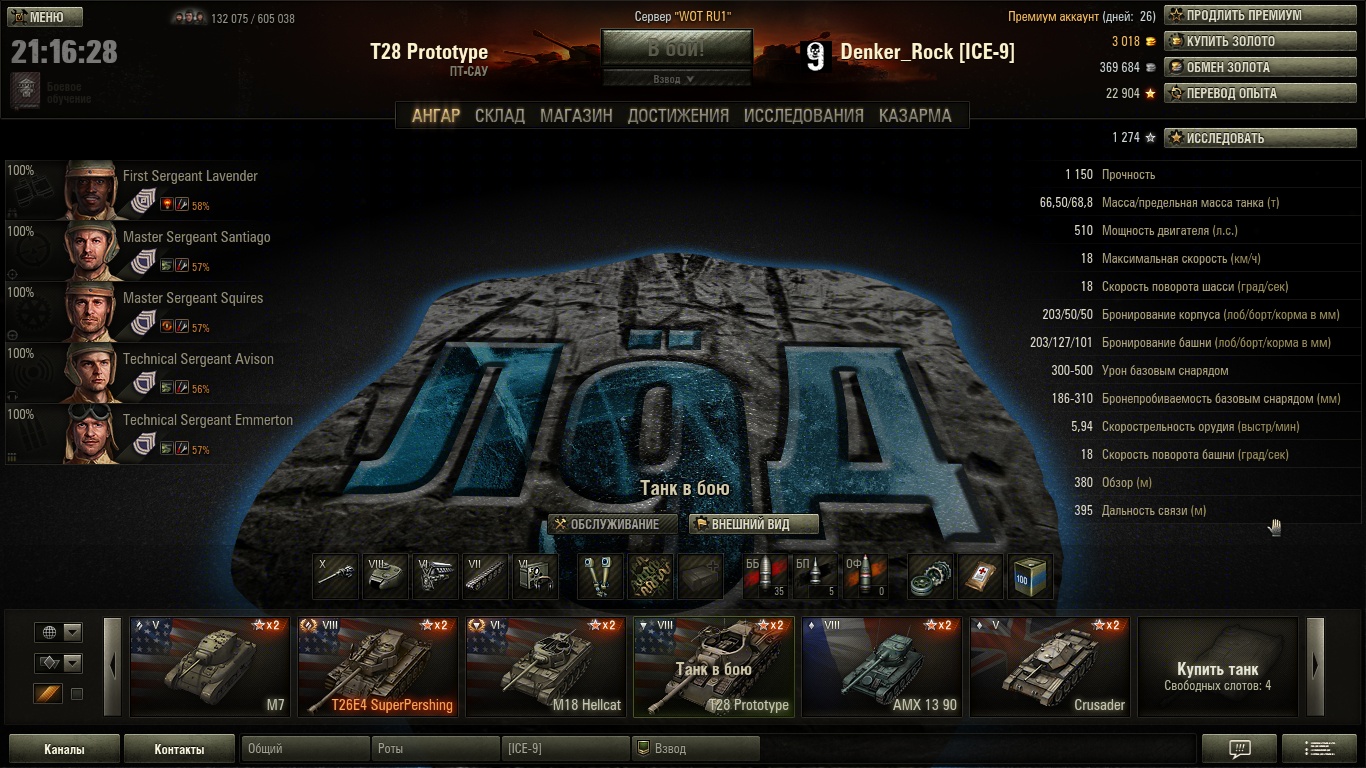The width and height of the screenshot is (1366, 768).
Task: Open the Каналы chat channels
Action: coord(64,749)
